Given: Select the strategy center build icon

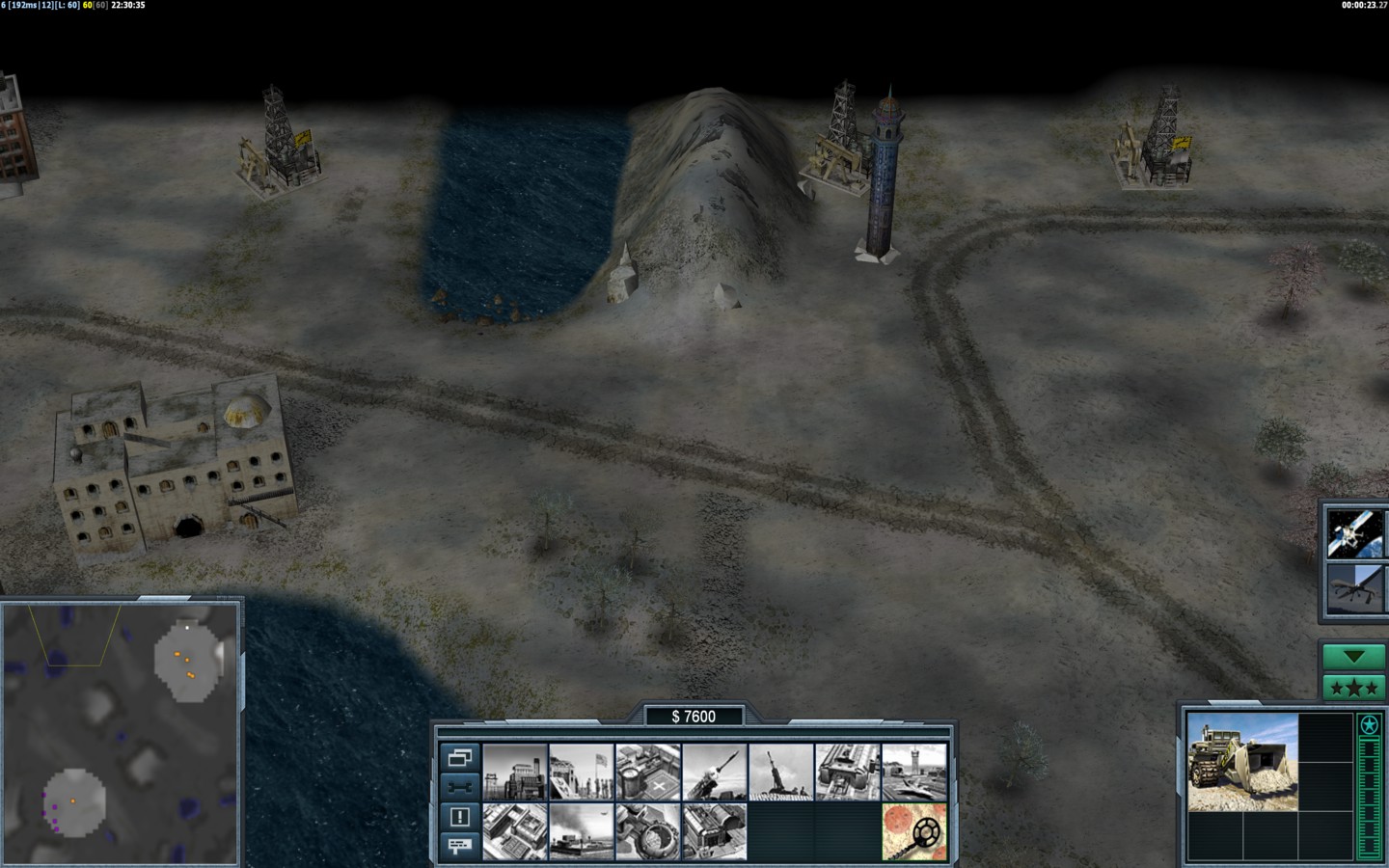Looking at the screenshot, I should point(515,831).
